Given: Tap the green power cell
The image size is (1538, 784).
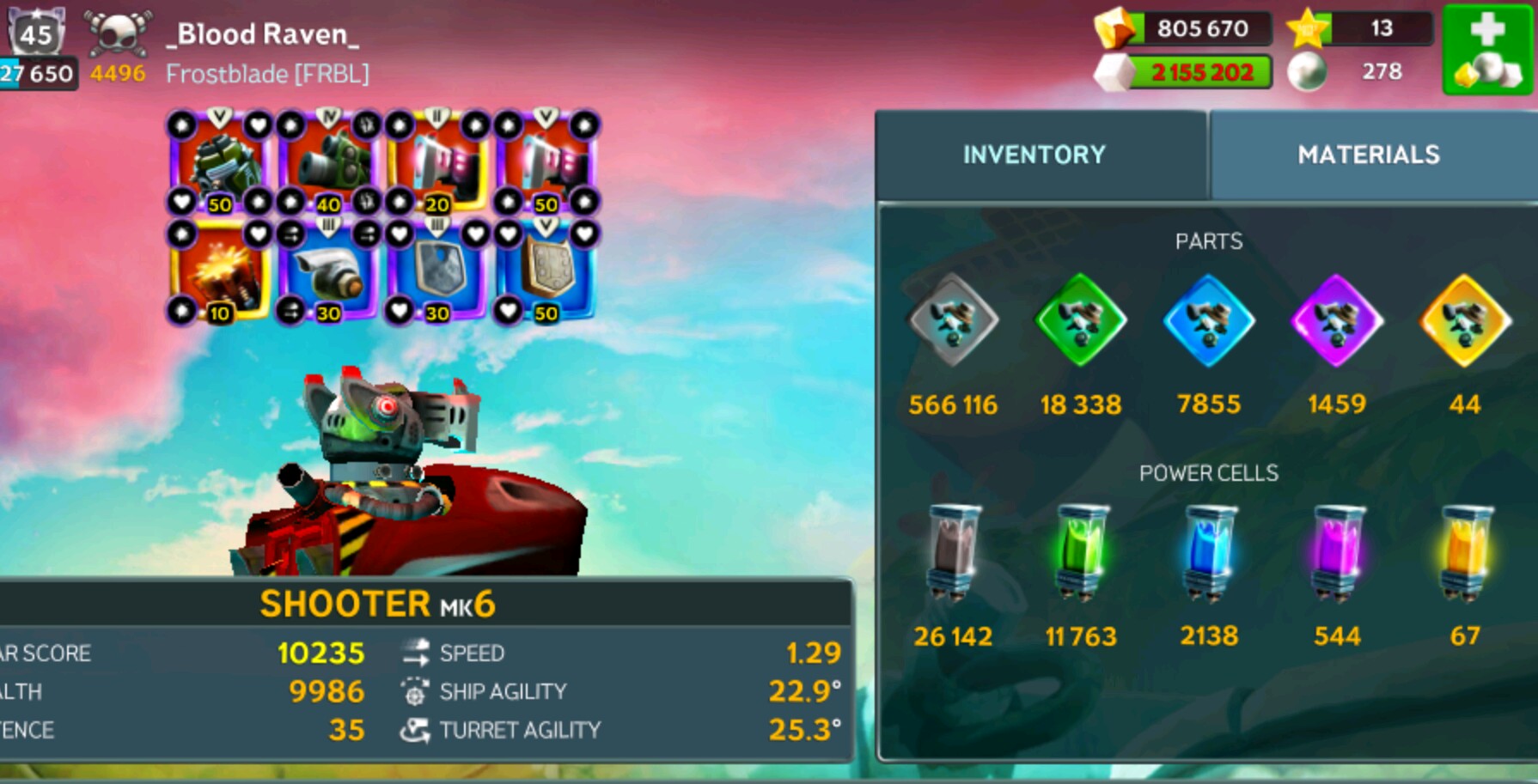Looking at the screenshot, I should 1080,552.
